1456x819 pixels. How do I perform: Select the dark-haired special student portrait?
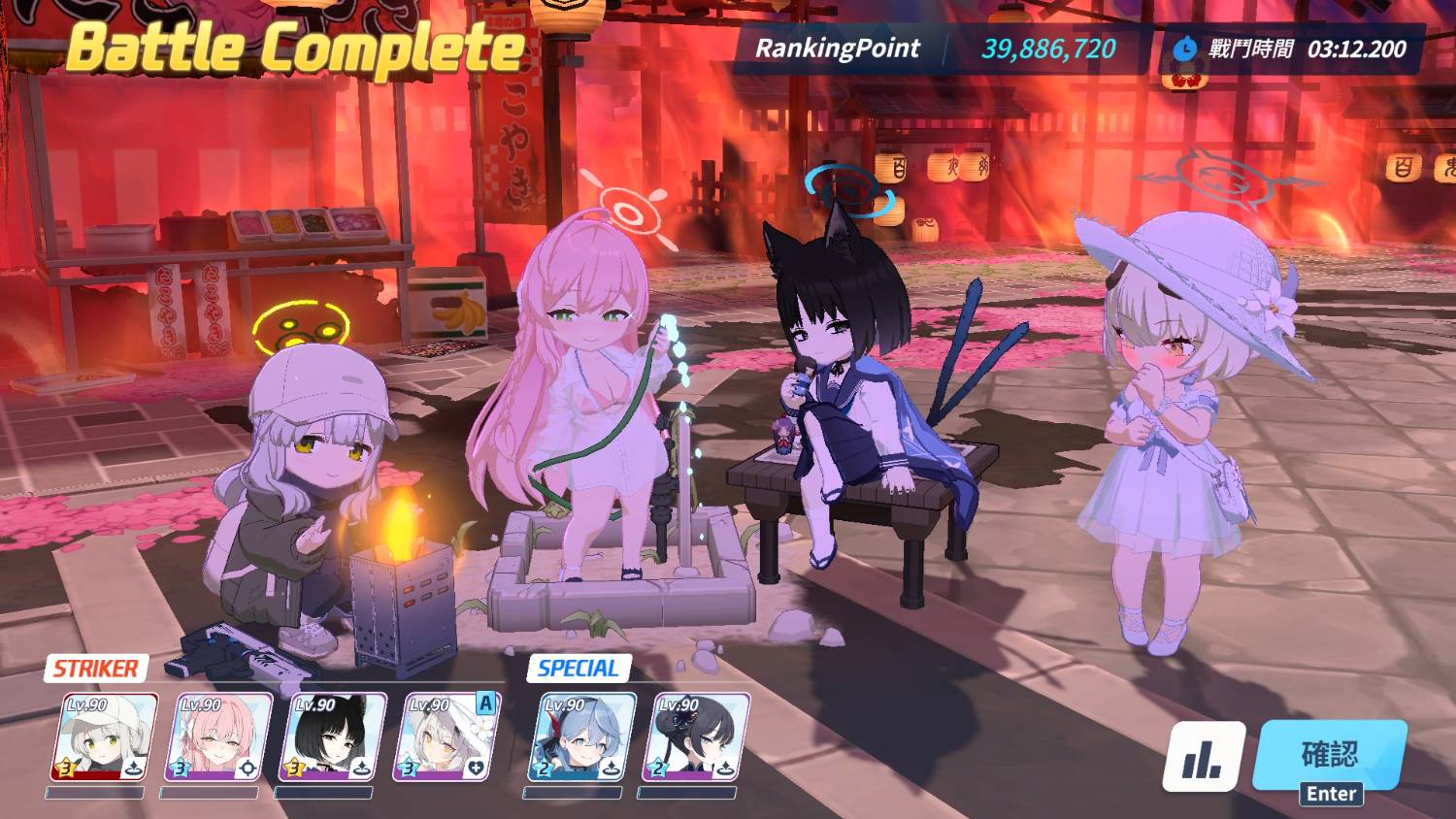coord(695,737)
